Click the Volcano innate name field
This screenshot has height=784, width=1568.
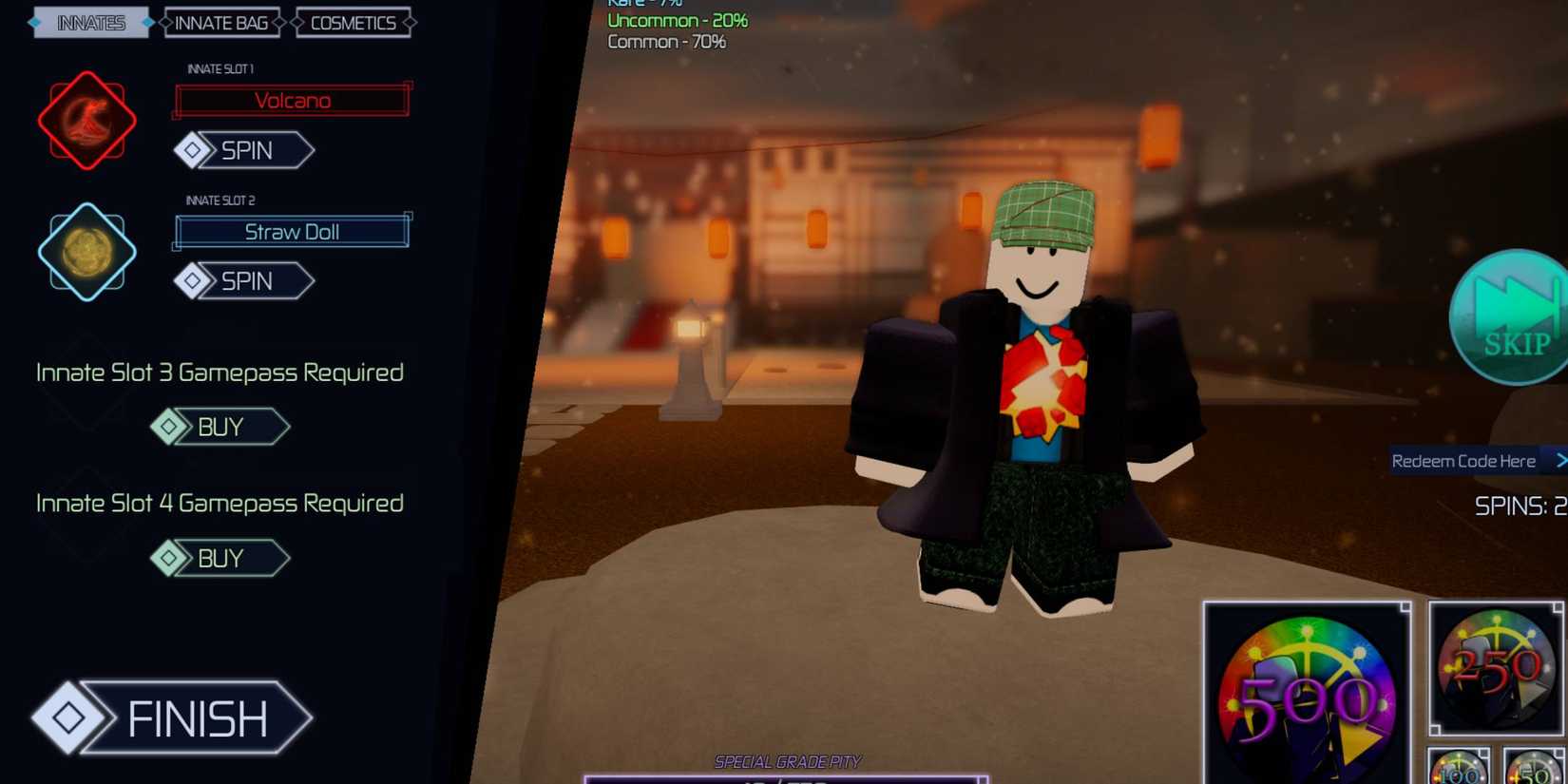point(291,100)
